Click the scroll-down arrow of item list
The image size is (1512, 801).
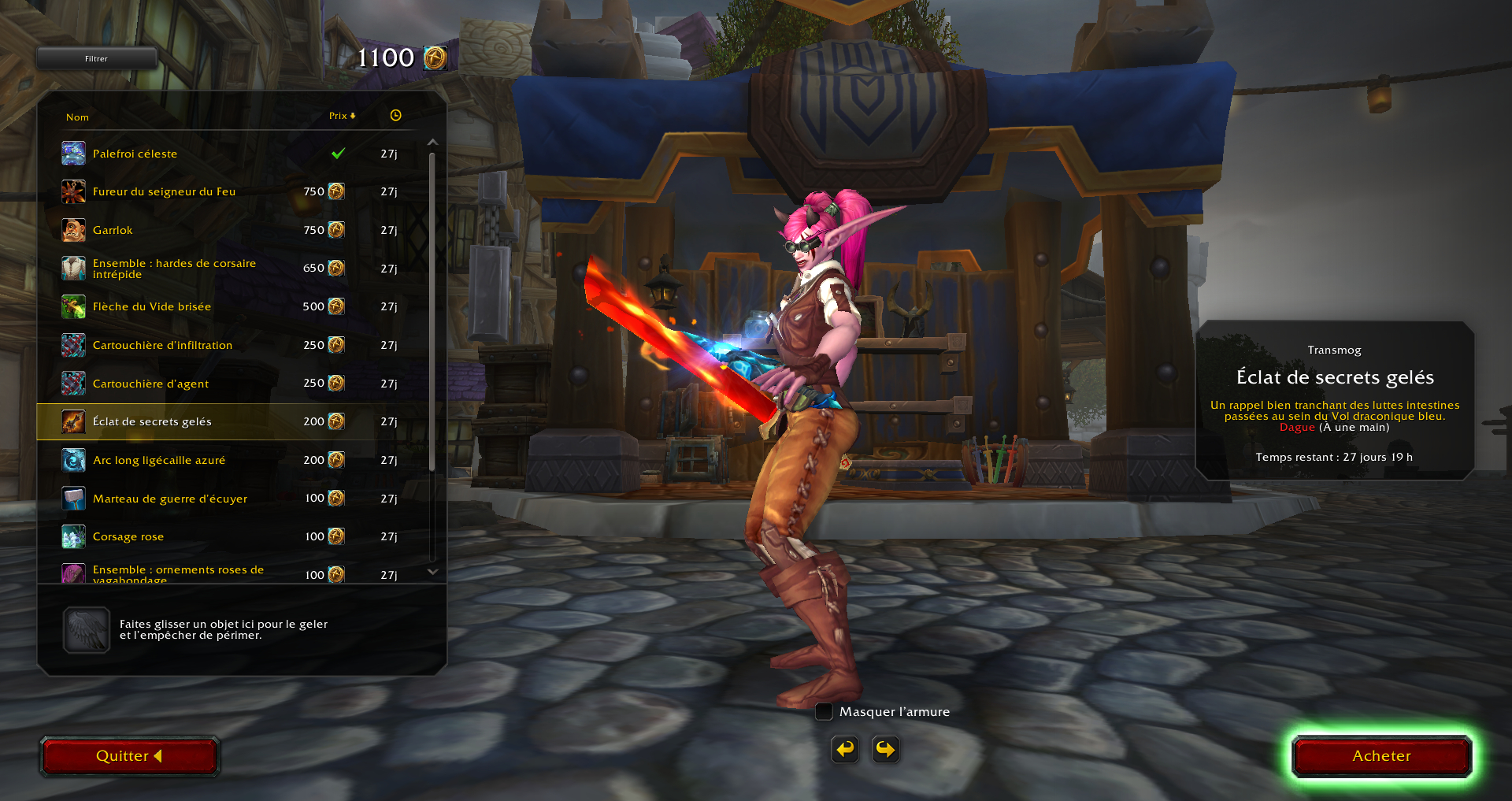(432, 572)
